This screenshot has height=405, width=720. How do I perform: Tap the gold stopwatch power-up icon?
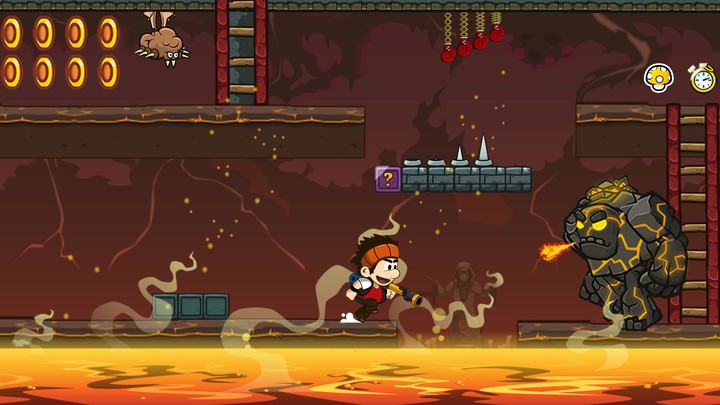click(x=702, y=77)
